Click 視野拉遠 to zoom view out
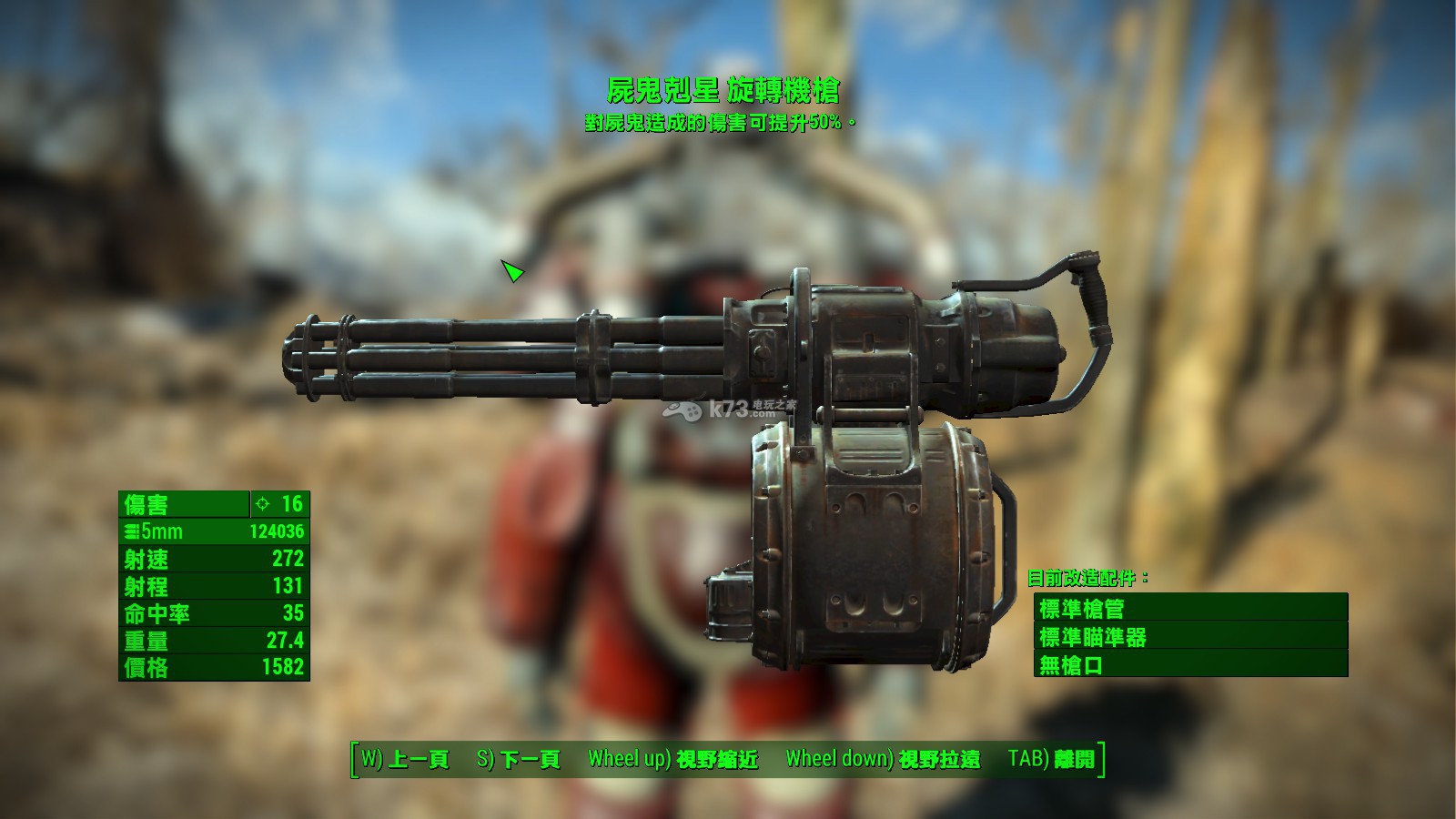The height and width of the screenshot is (819, 1456). [883, 759]
